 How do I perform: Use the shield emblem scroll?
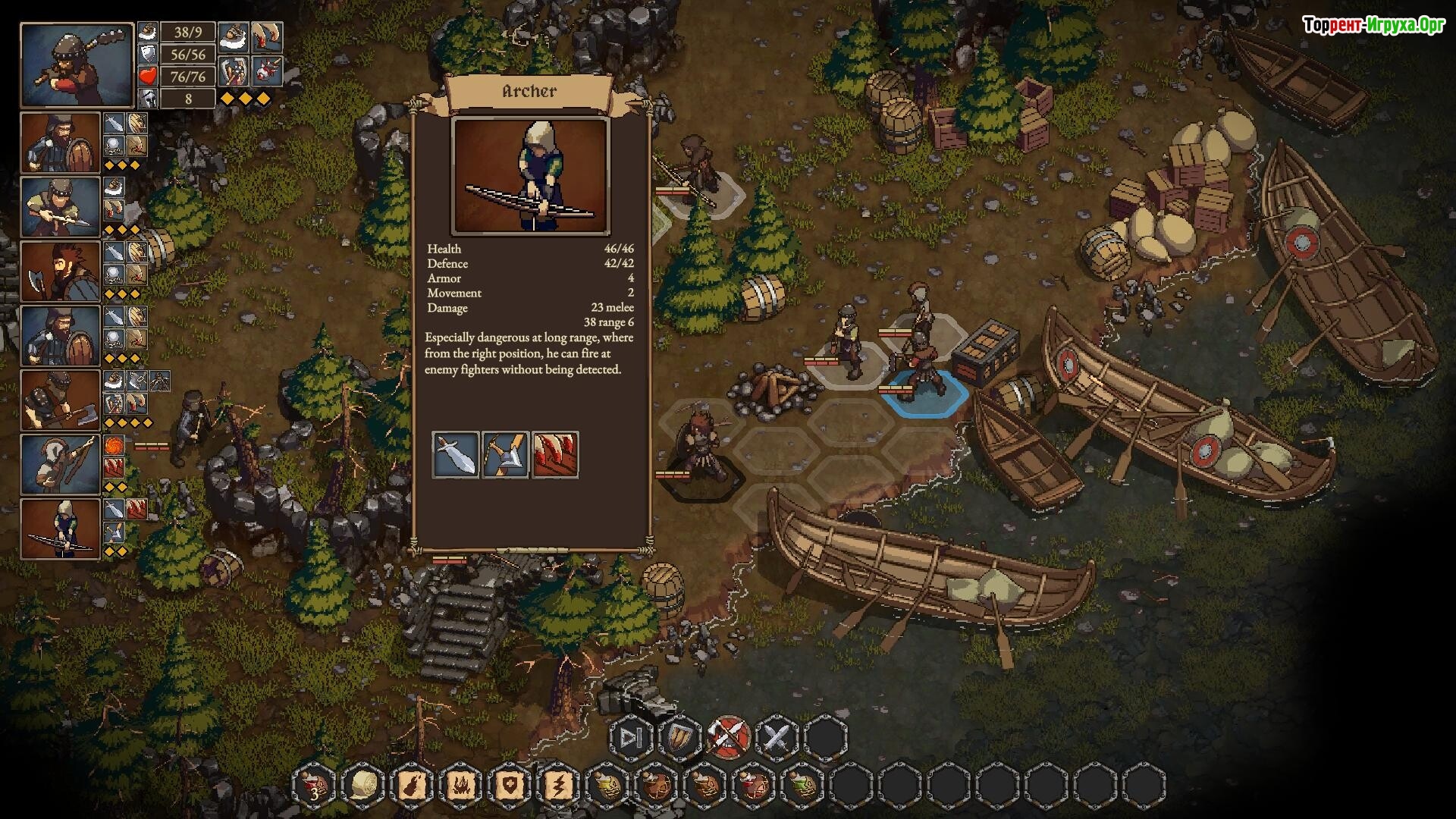point(508,785)
